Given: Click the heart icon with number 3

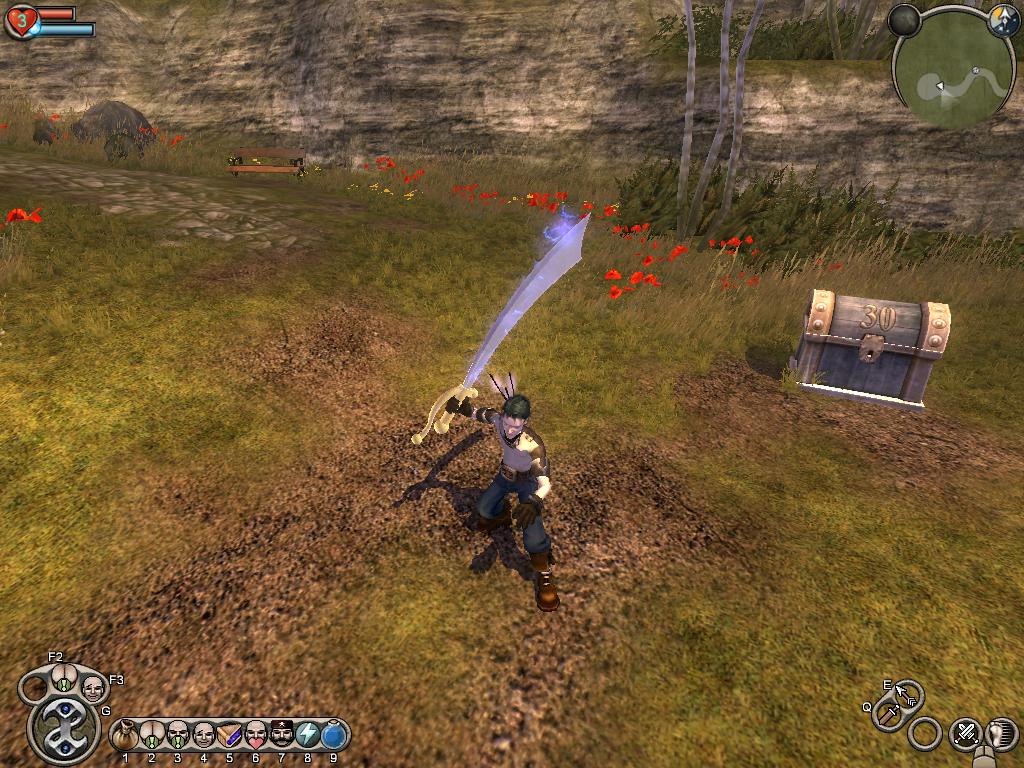Looking at the screenshot, I should pyautogui.click(x=21, y=20).
